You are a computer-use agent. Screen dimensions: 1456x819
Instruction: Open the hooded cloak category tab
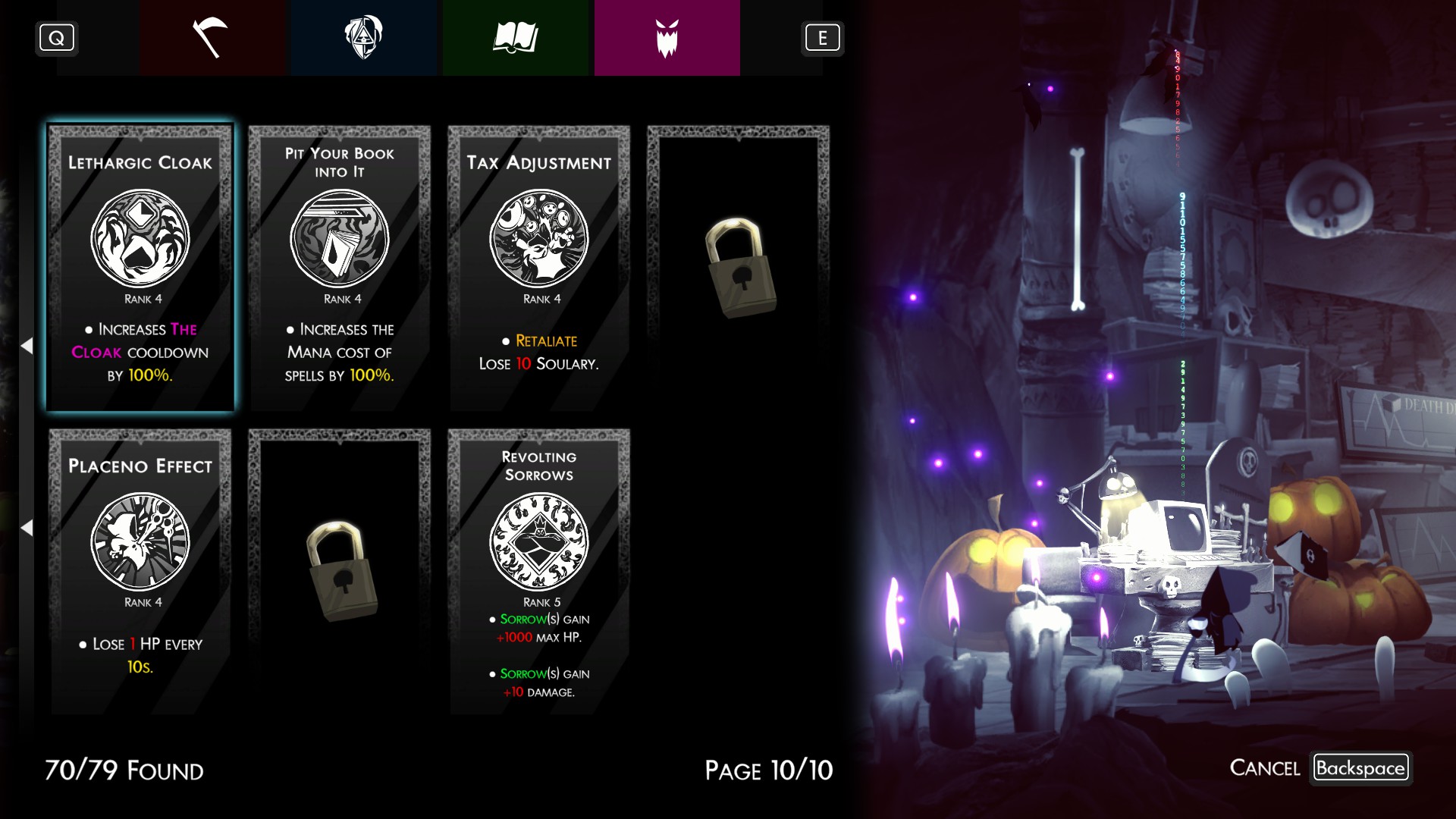coord(364,38)
